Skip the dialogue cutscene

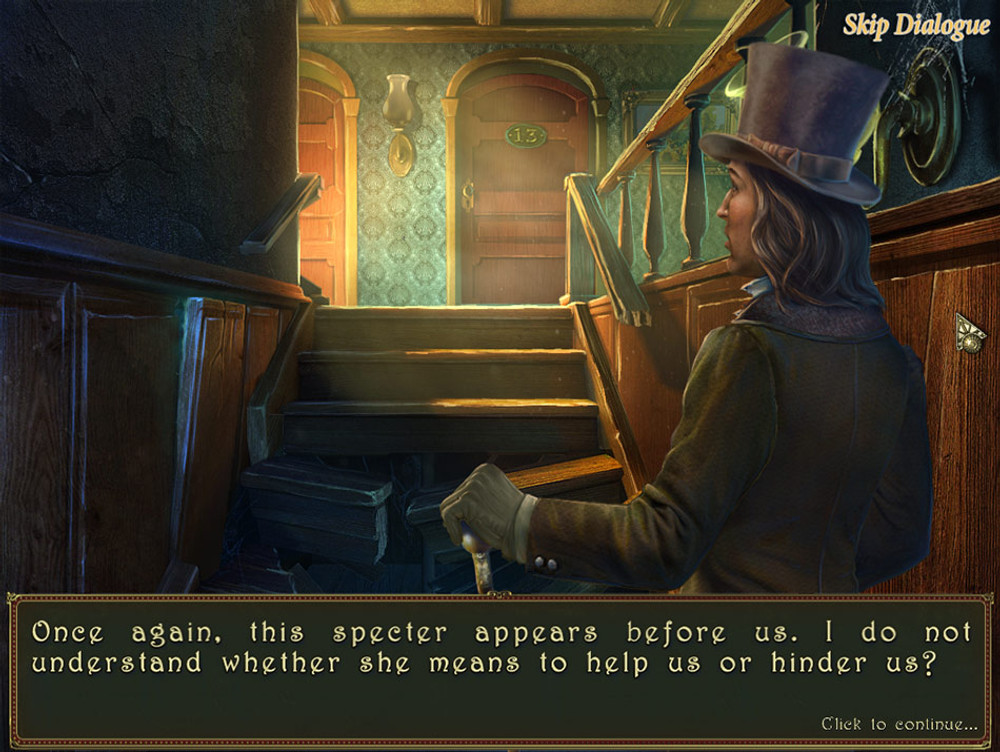915,25
